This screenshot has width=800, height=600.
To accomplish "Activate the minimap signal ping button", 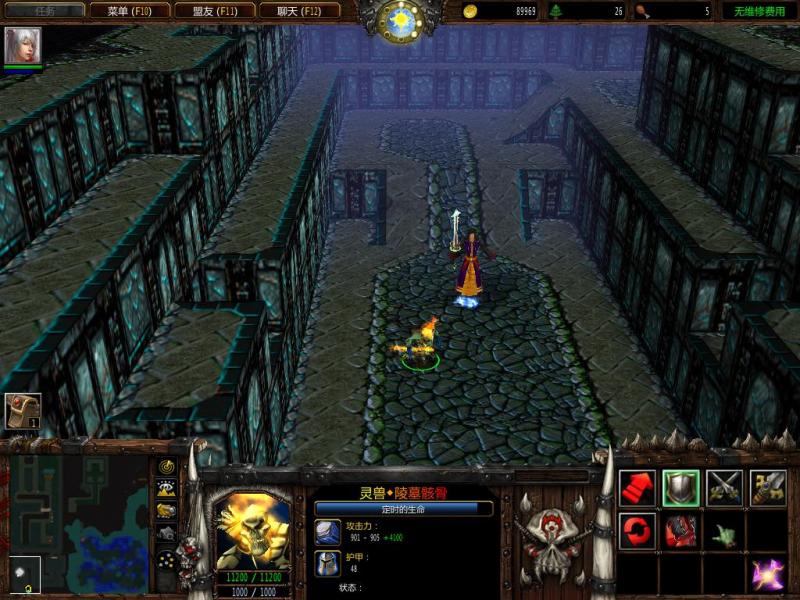I will pyautogui.click(x=167, y=468).
